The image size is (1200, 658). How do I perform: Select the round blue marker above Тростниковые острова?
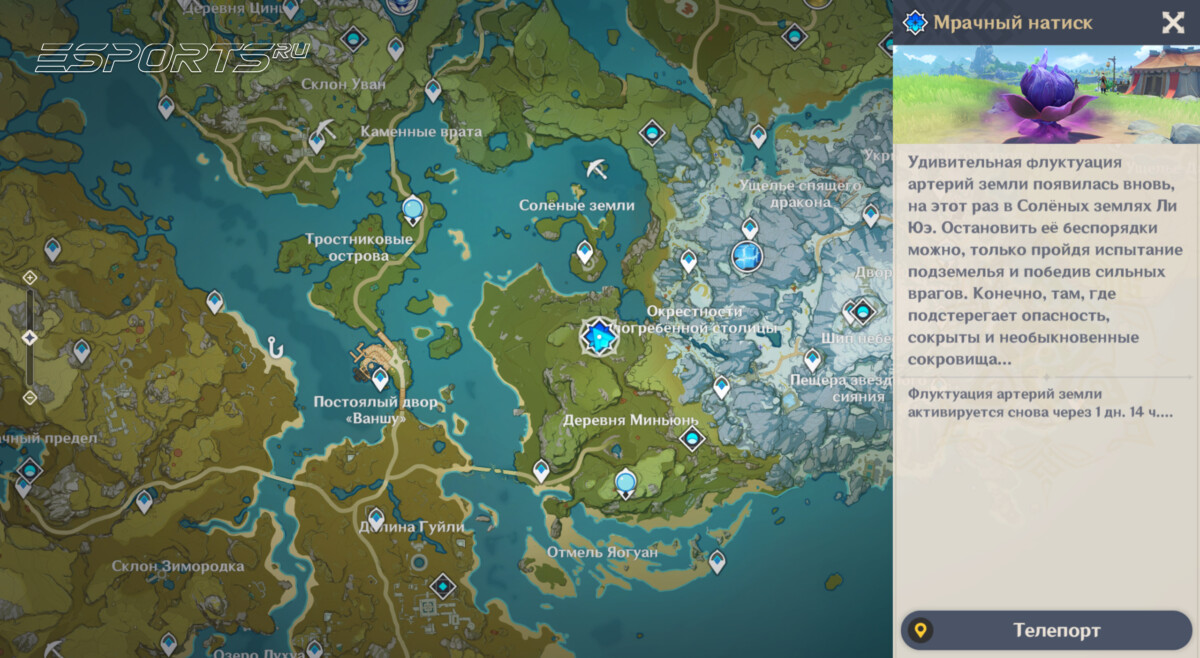coord(413,208)
